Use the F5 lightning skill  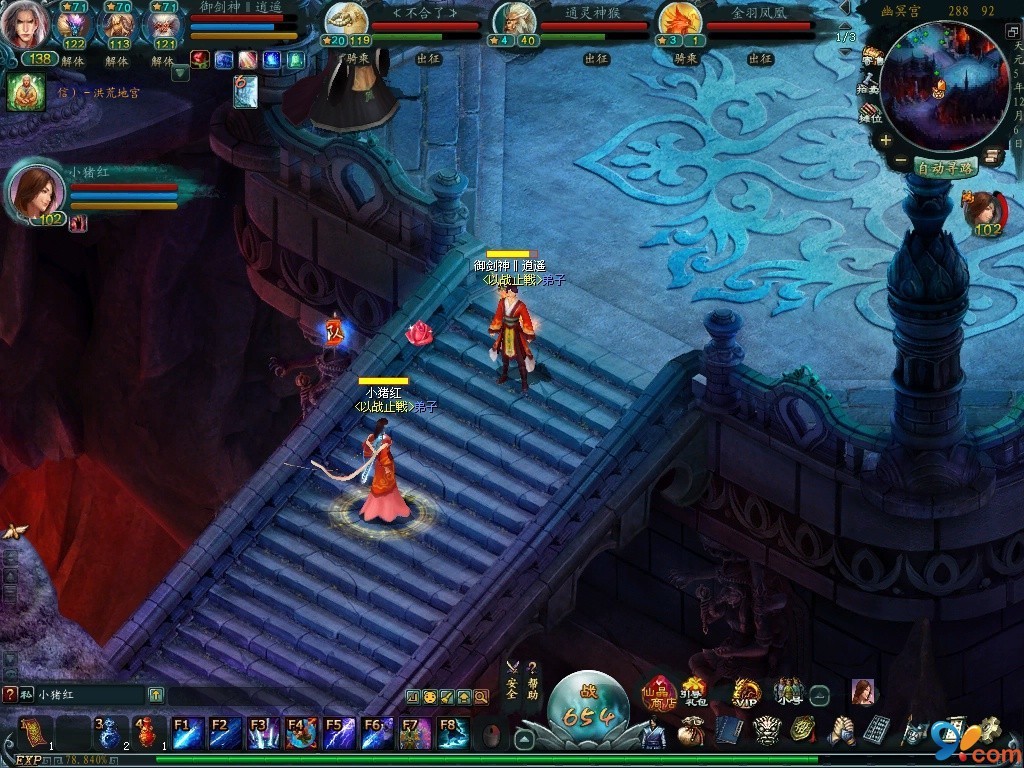coord(338,733)
